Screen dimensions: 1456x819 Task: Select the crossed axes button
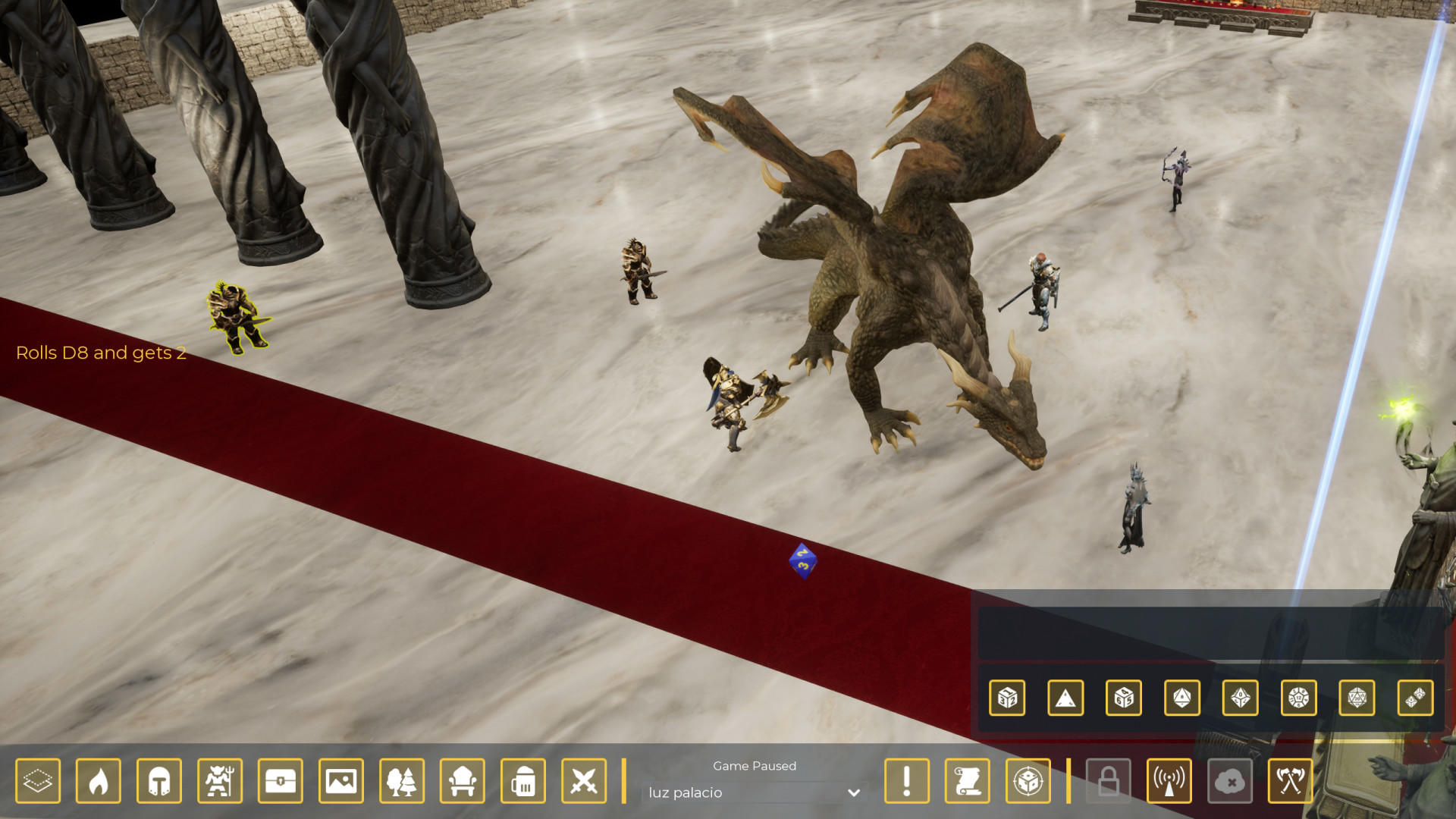(1291, 780)
